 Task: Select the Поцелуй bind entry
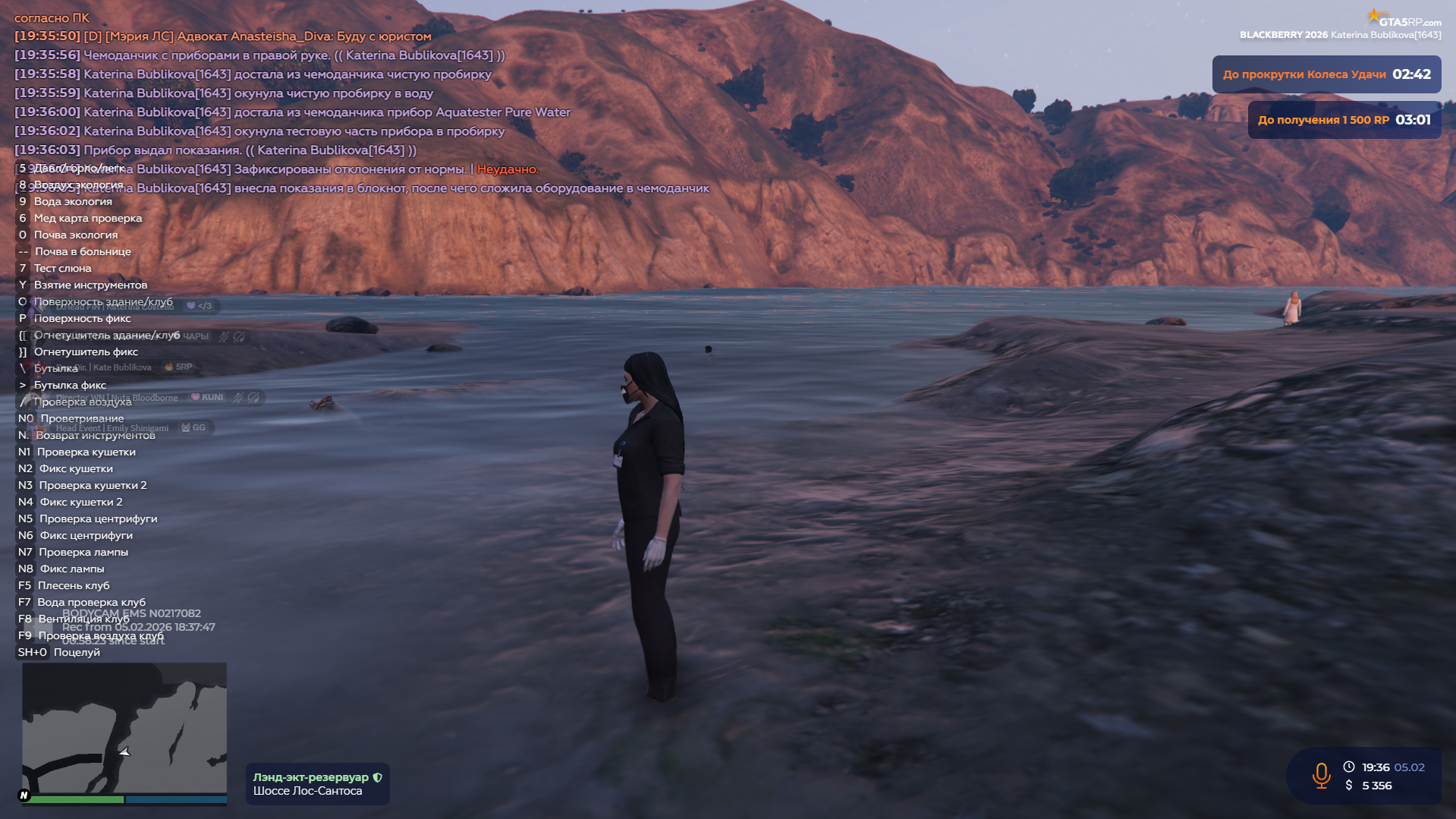[77, 652]
